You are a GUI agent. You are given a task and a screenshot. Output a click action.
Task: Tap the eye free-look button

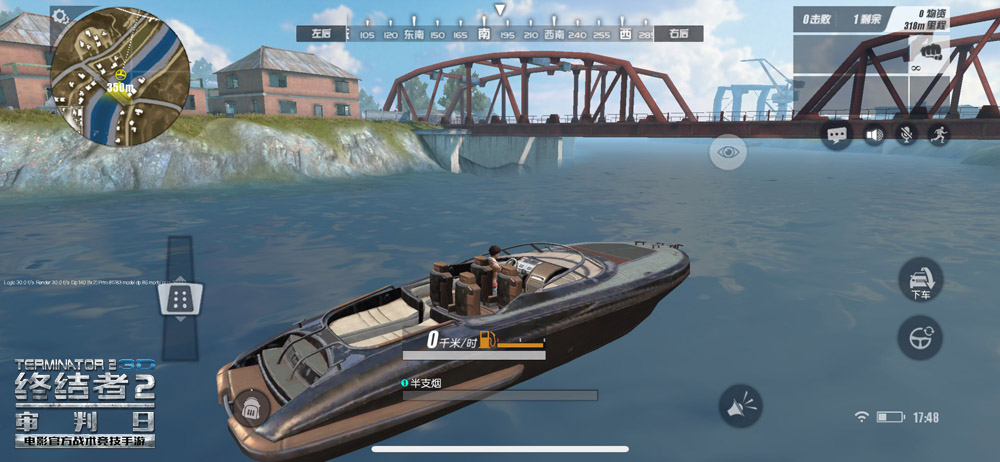pos(728,151)
